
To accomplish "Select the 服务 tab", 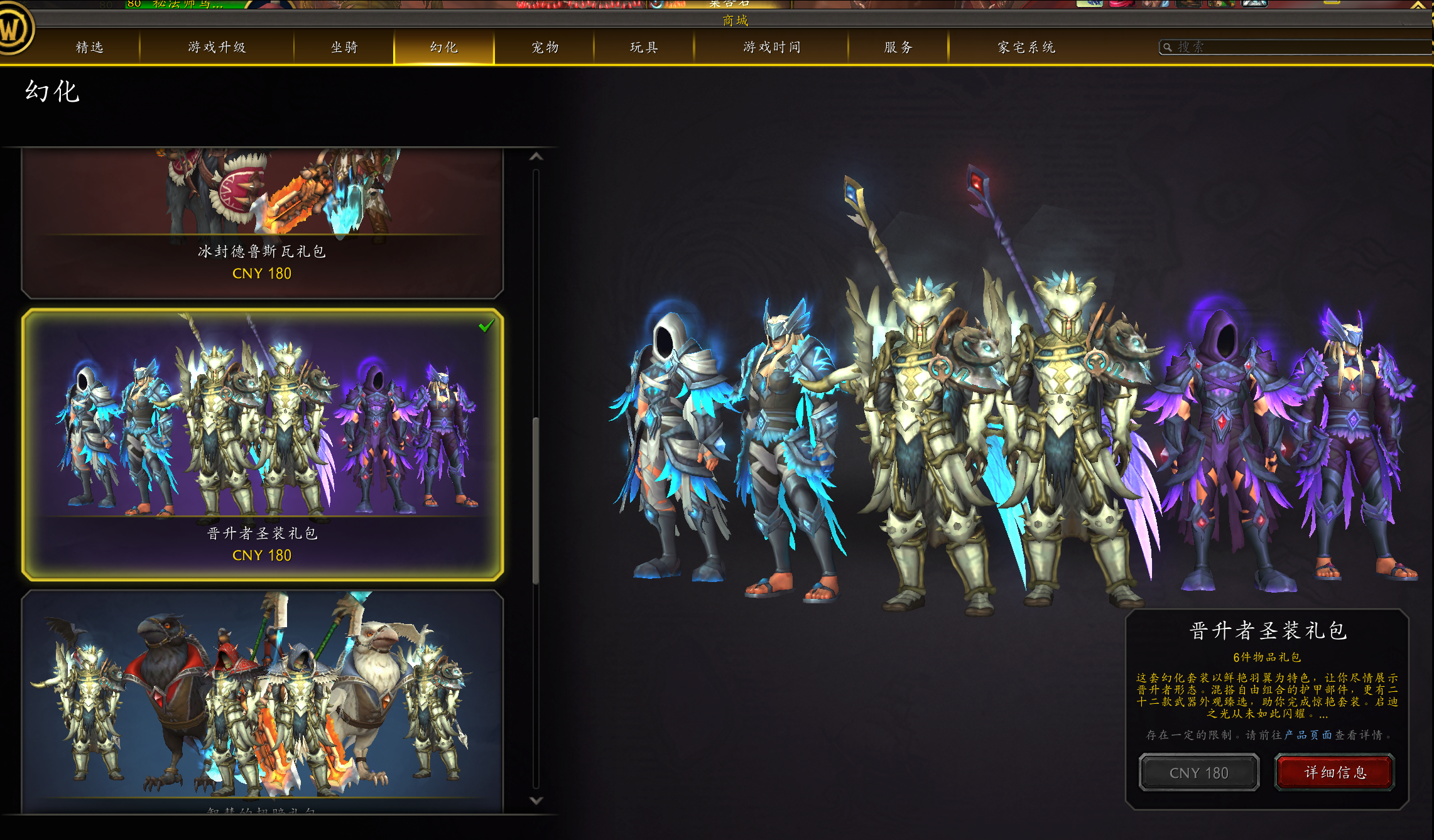I will tap(898, 47).
